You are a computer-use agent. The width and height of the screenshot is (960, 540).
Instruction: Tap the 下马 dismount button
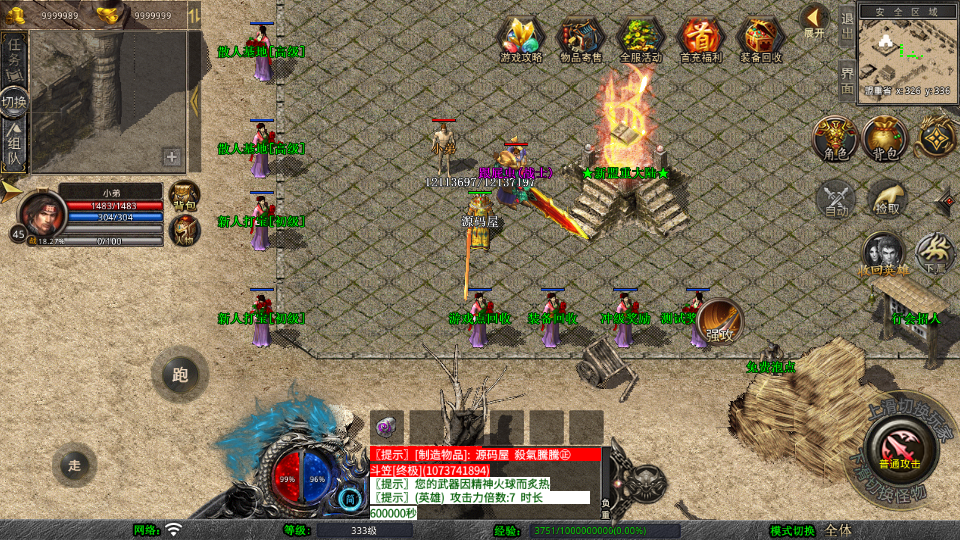click(935, 253)
